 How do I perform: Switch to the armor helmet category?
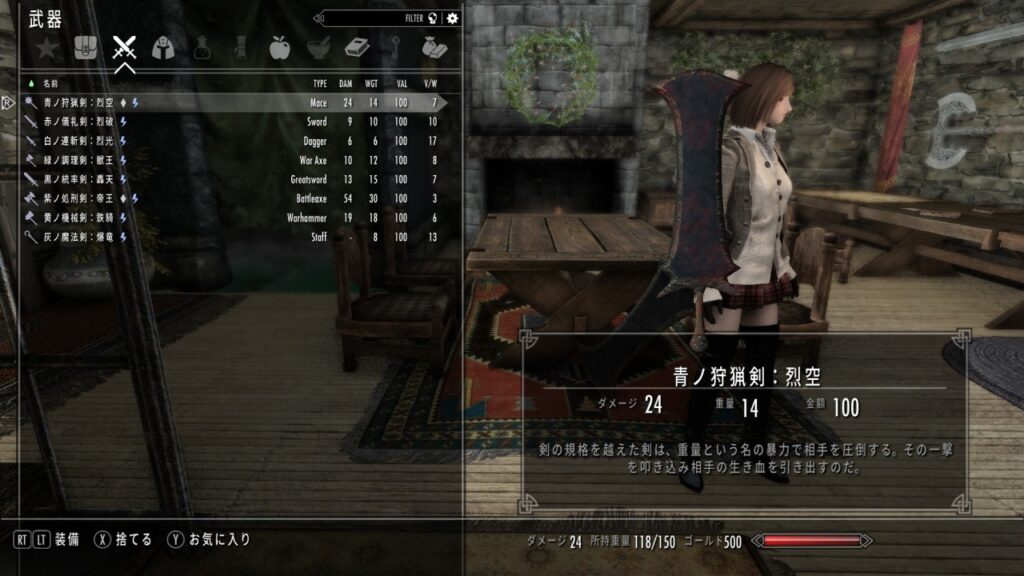click(x=162, y=47)
